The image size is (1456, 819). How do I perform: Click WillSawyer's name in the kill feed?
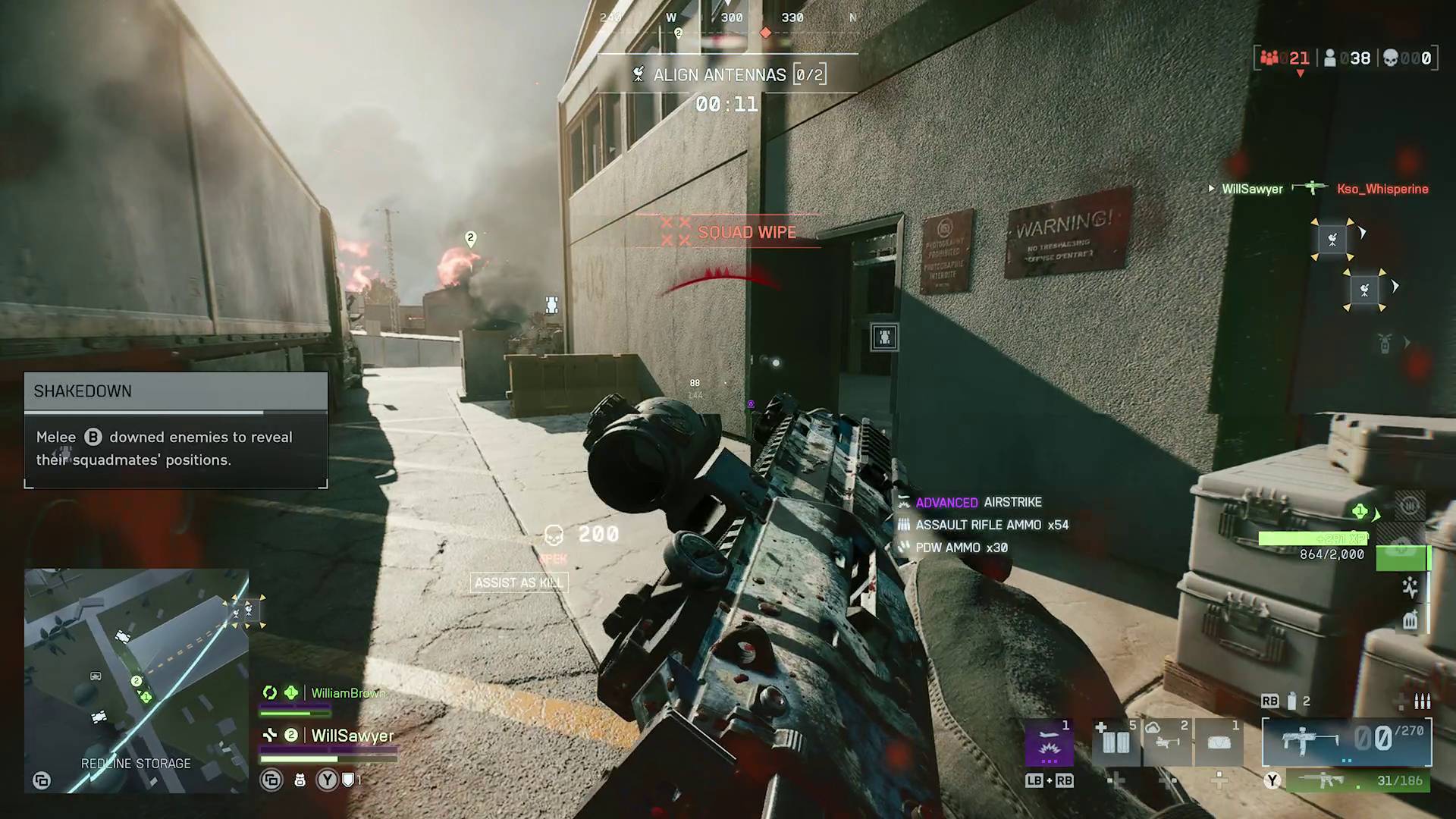coord(1252,189)
